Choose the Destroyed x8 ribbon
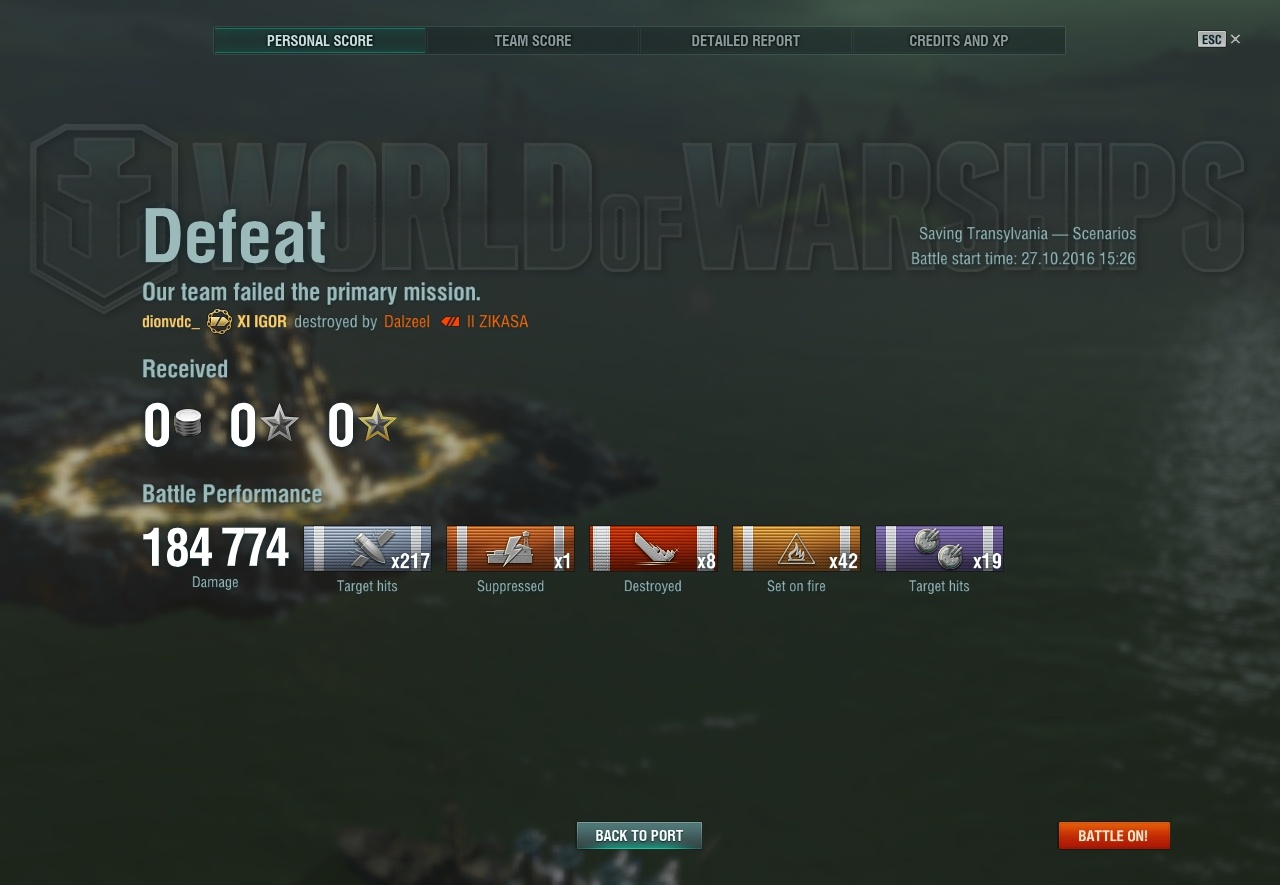The width and height of the screenshot is (1280, 885). tap(653, 549)
